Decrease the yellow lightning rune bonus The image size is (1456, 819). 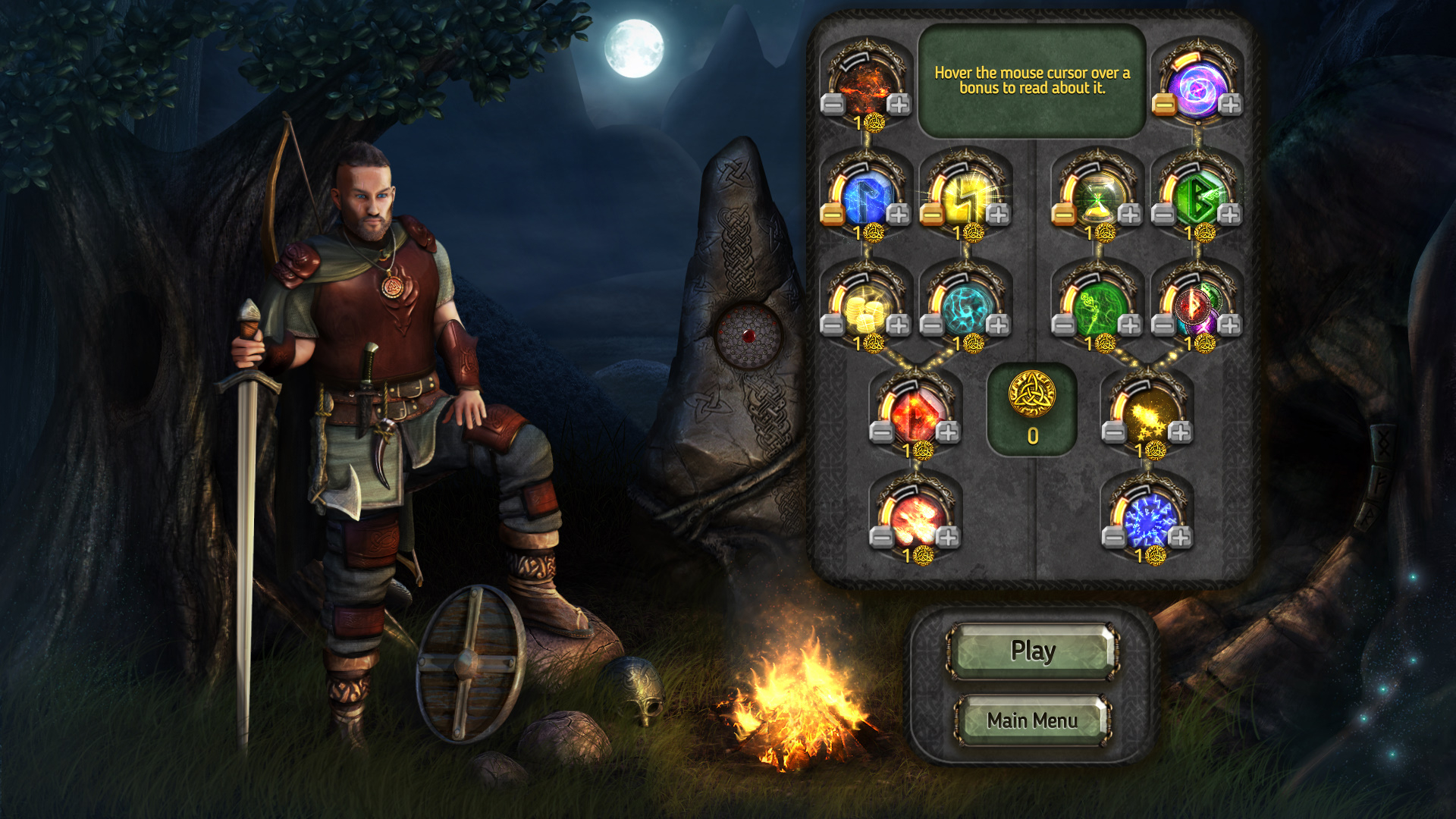tap(932, 215)
